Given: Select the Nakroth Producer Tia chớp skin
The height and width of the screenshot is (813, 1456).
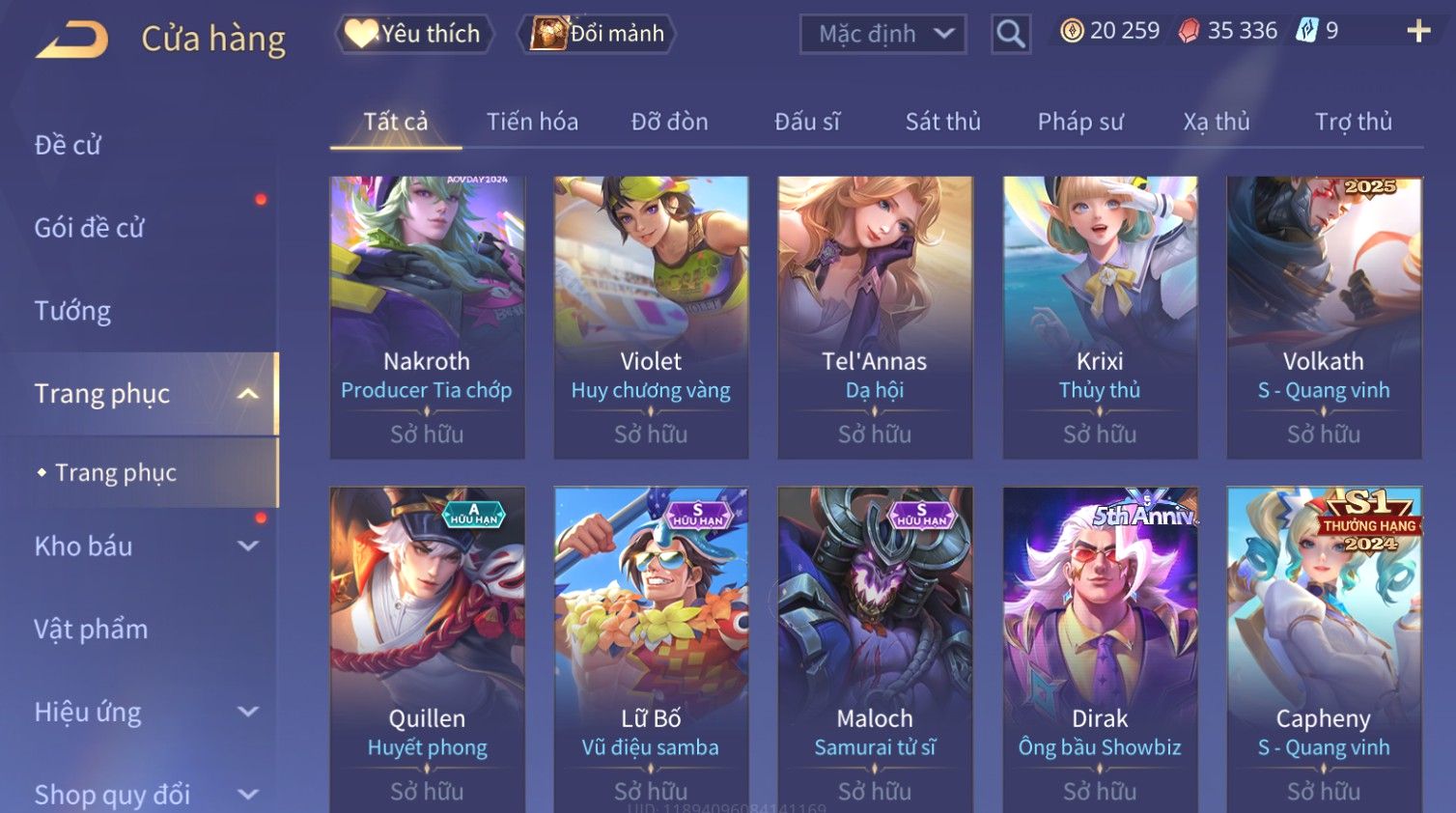Looking at the screenshot, I should (427, 316).
